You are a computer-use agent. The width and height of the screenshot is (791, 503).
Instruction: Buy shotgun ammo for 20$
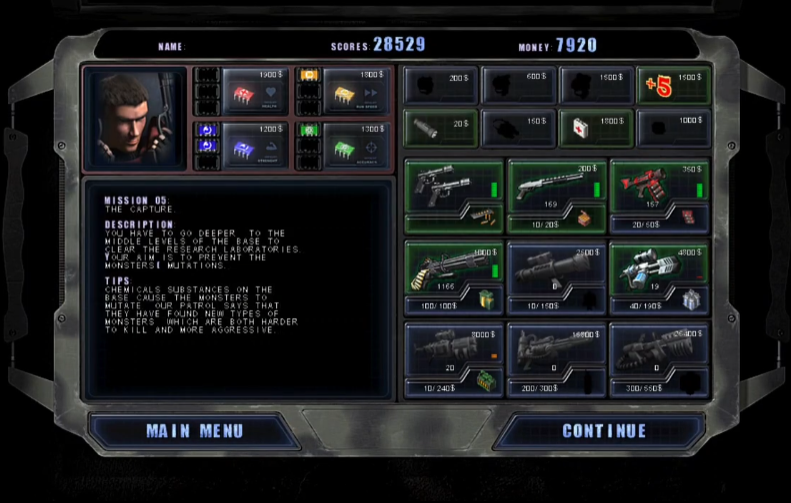coord(557,224)
